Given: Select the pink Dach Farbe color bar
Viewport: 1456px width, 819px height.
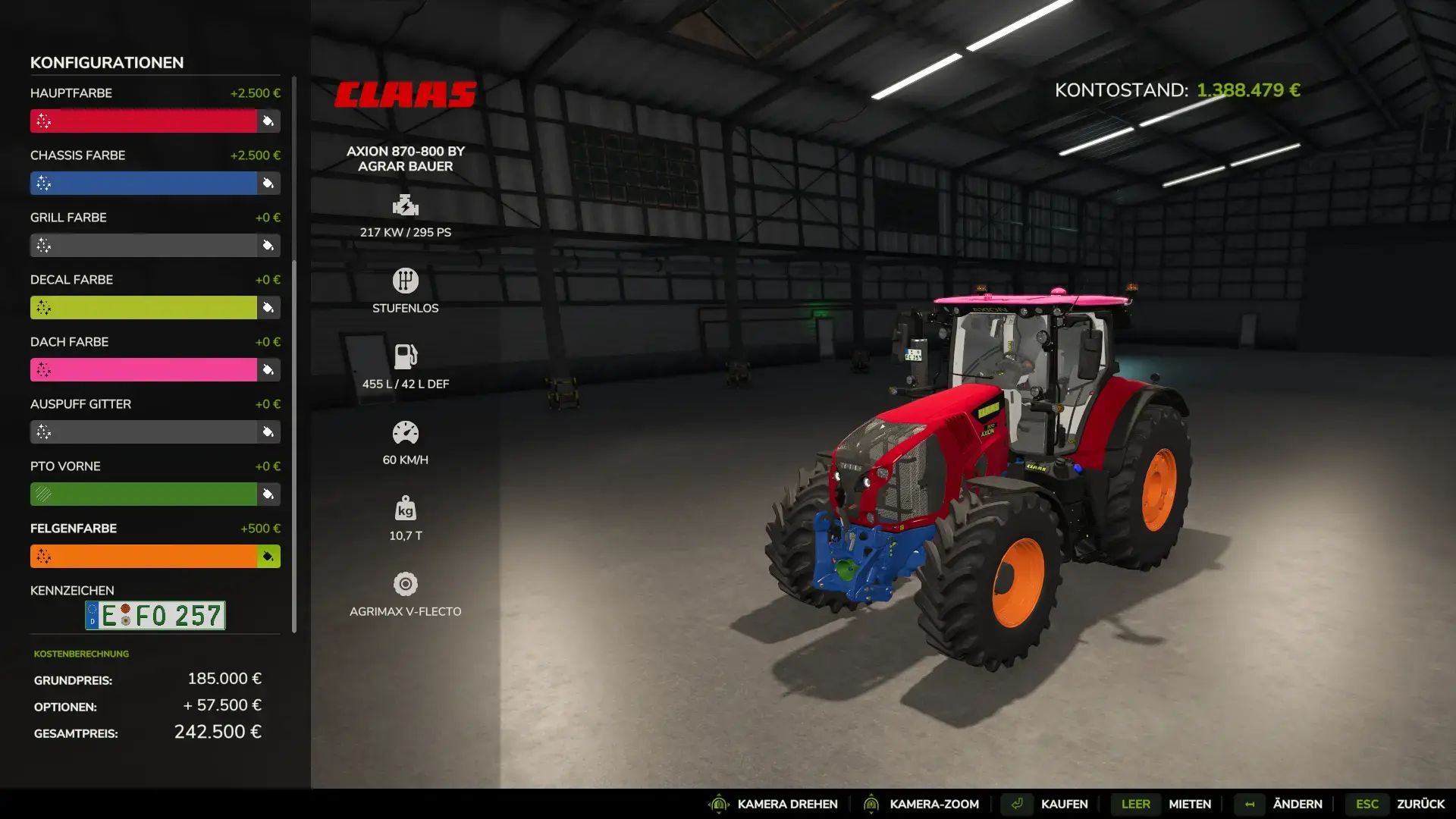Looking at the screenshot, I should point(144,369).
